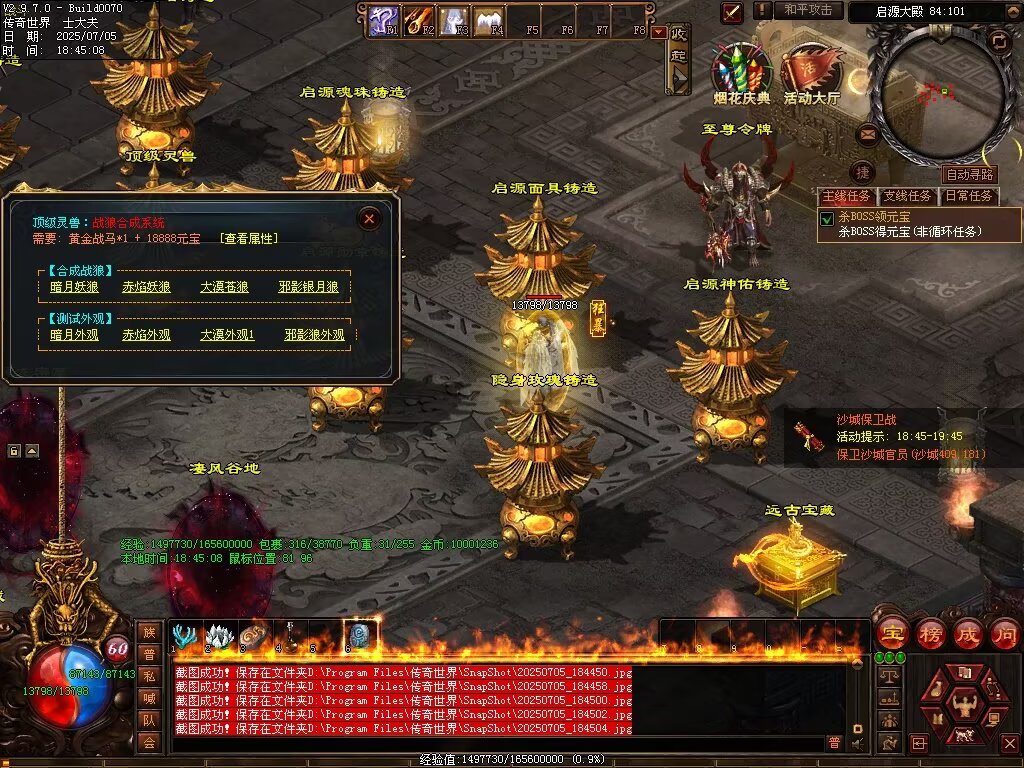Screen dimensions: 1024x768
Task: Open the 宝 round menu button
Action: click(x=892, y=632)
